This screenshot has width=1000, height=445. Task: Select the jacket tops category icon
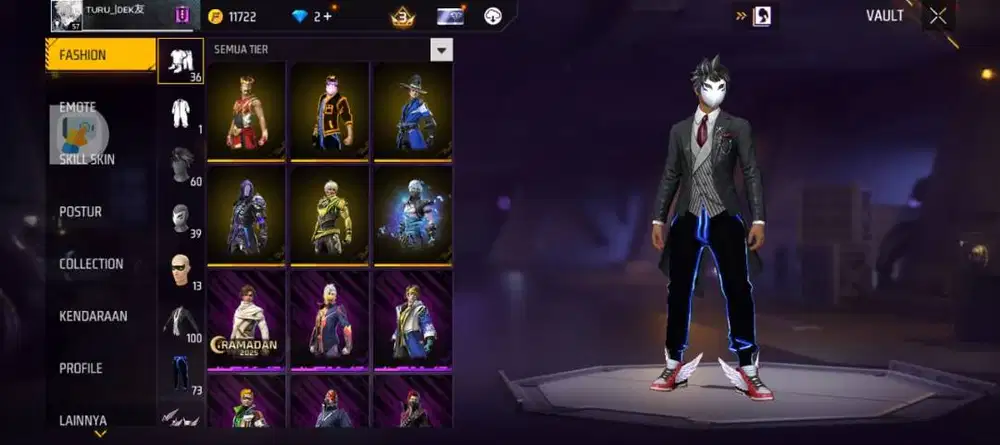tap(181, 321)
